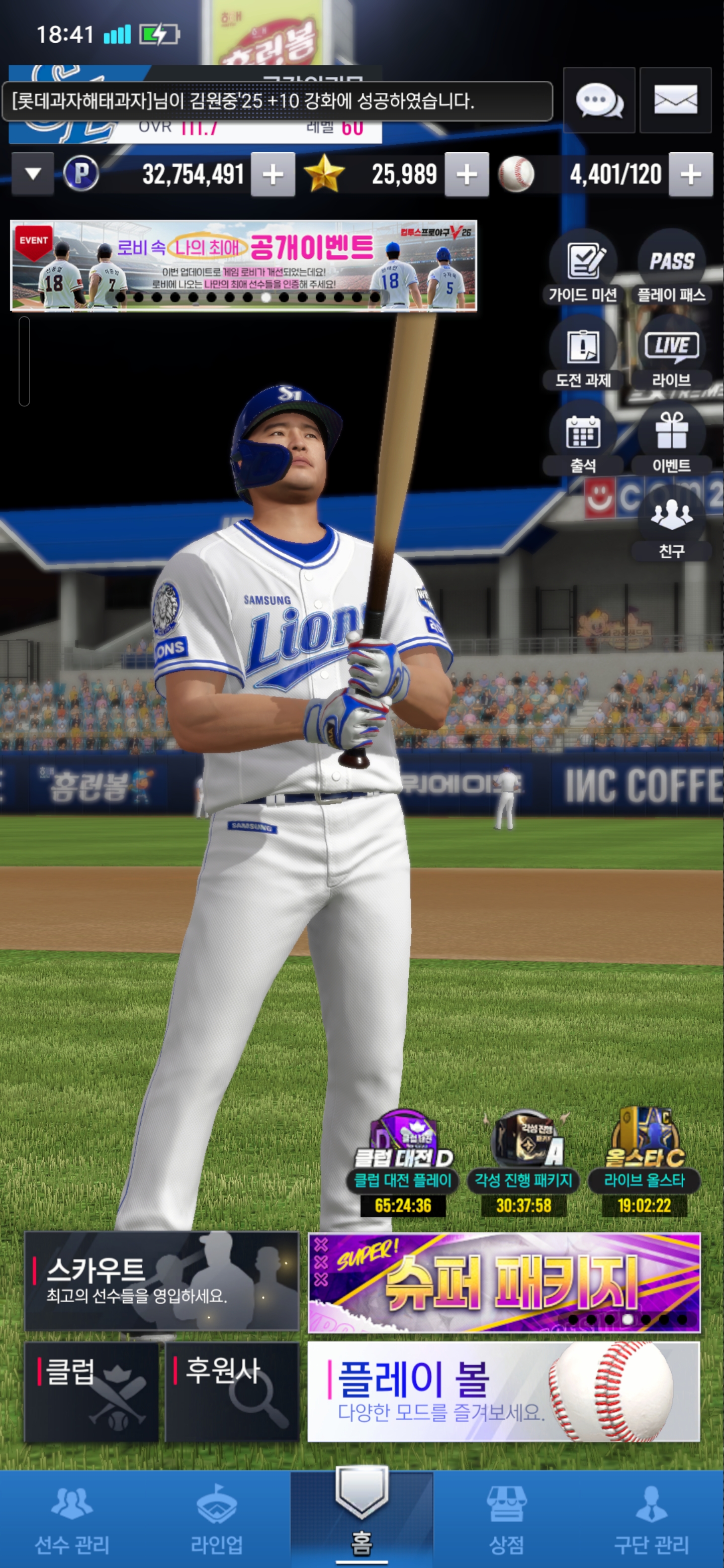Open the 스카우트 scout panel
Image resolution: width=724 pixels, height=1568 pixels.
pos(161,1281)
